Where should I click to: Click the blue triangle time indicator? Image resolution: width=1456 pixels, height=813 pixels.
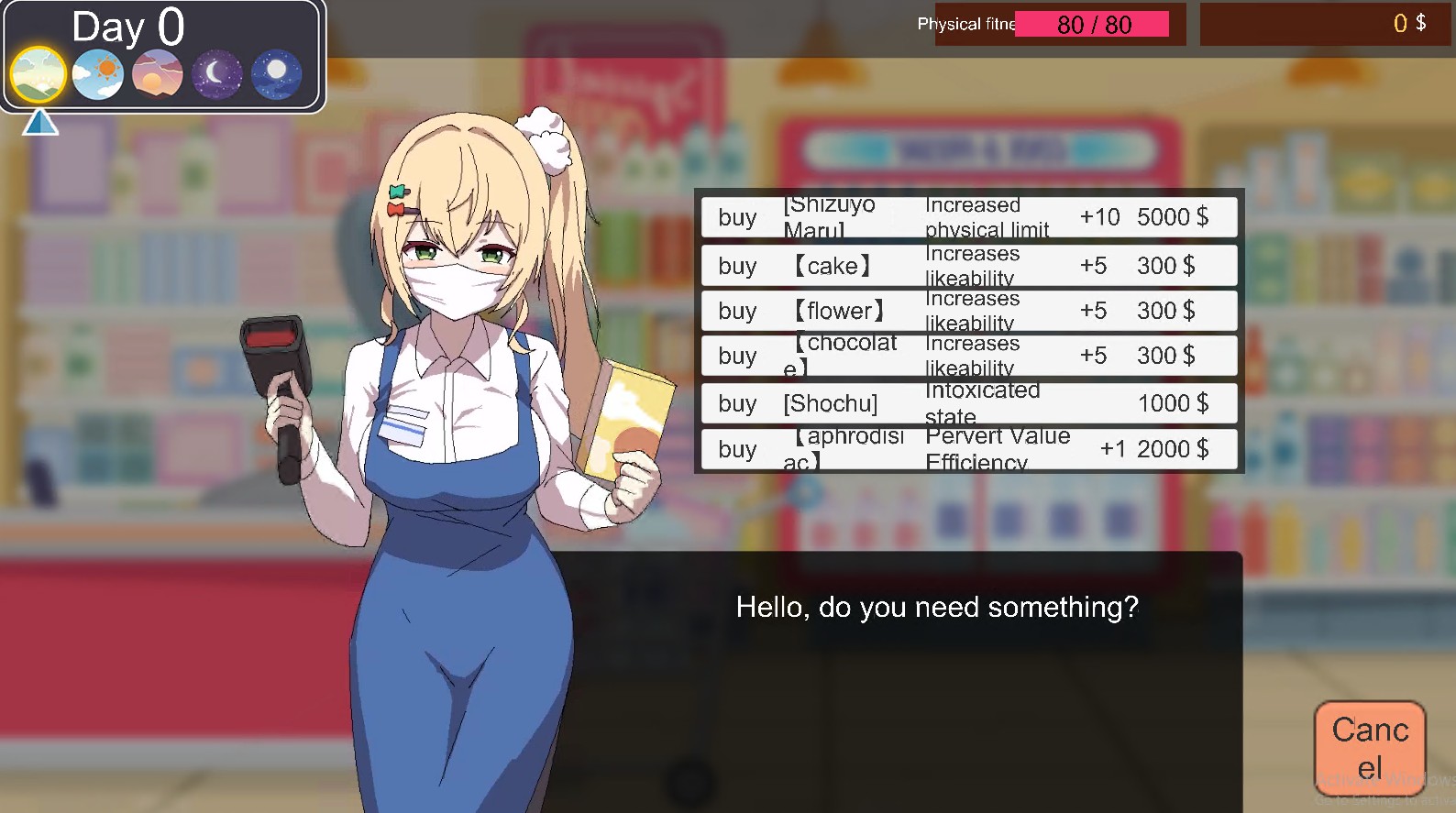(x=39, y=122)
